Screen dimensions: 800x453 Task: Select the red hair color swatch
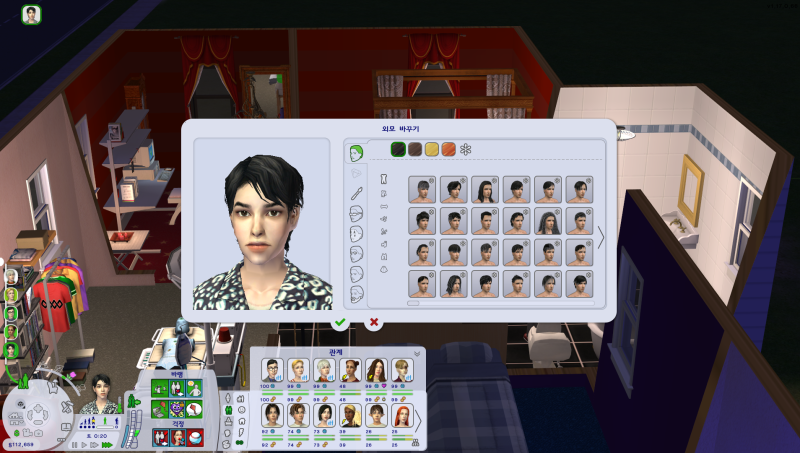(x=448, y=149)
